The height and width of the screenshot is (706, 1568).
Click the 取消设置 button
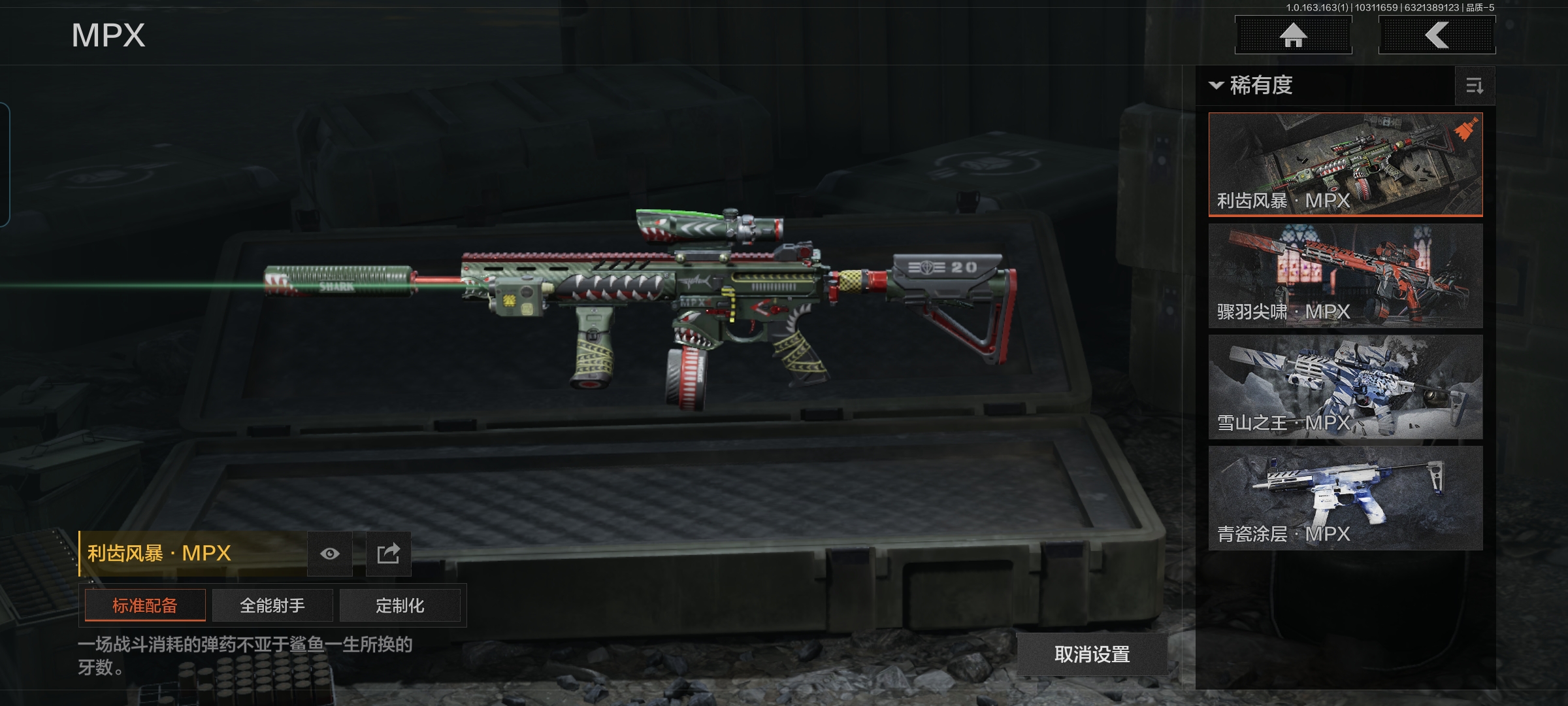point(1092,654)
